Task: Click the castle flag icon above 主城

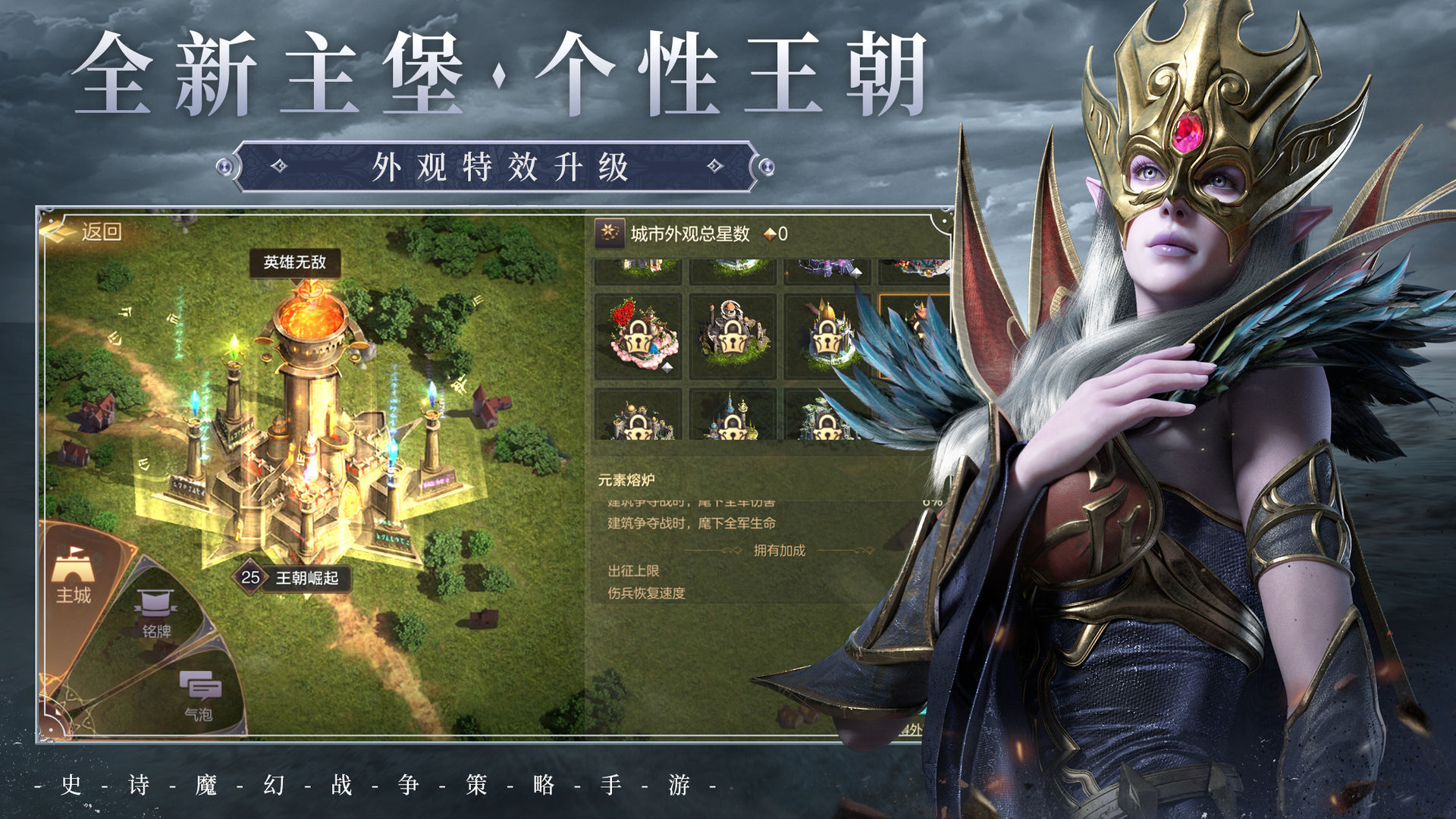Action: [x=72, y=567]
